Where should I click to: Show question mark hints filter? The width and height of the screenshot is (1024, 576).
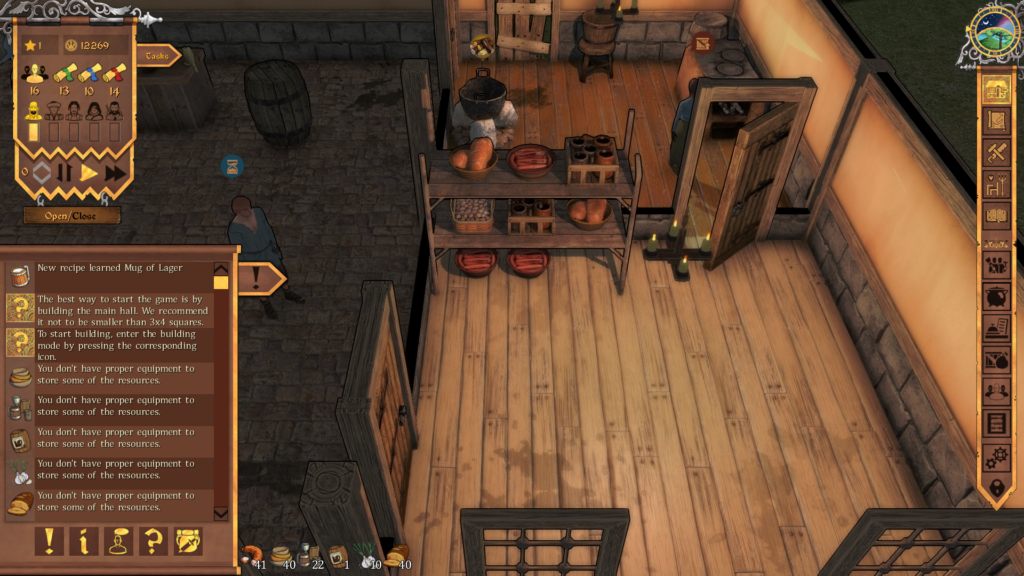point(153,541)
